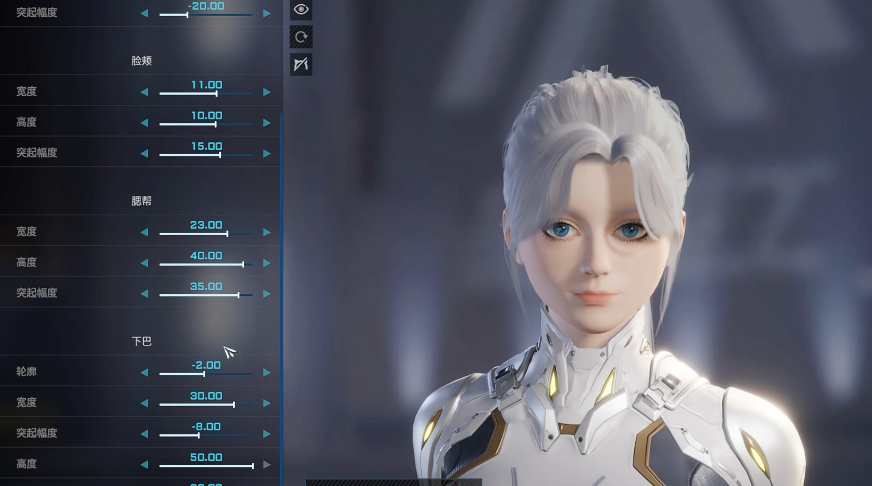The width and height of the screenshot is (872, 486).
Task: Click the 脸颊 突起幅度 slider at 15.00
Action: point(220,155)
